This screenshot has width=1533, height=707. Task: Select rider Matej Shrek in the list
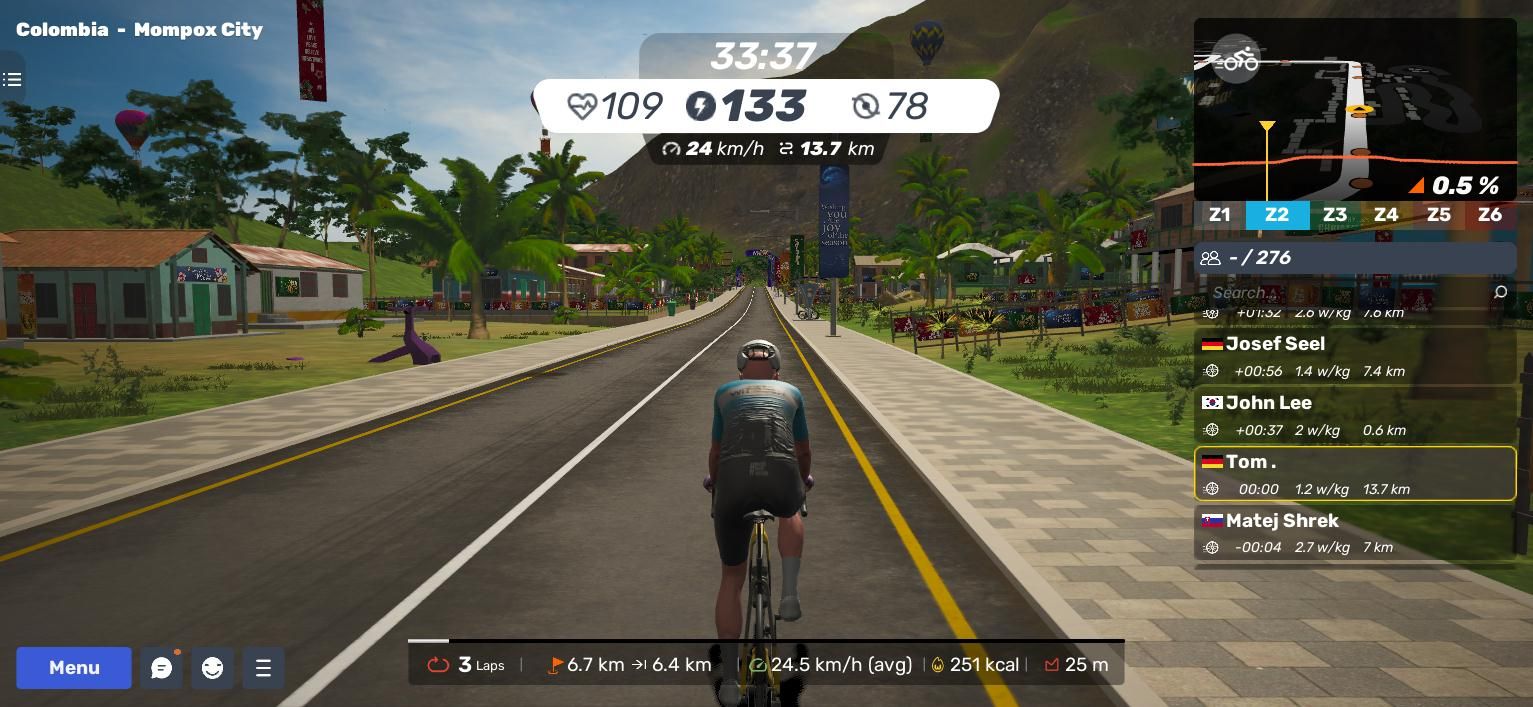tap(1355, 533)
